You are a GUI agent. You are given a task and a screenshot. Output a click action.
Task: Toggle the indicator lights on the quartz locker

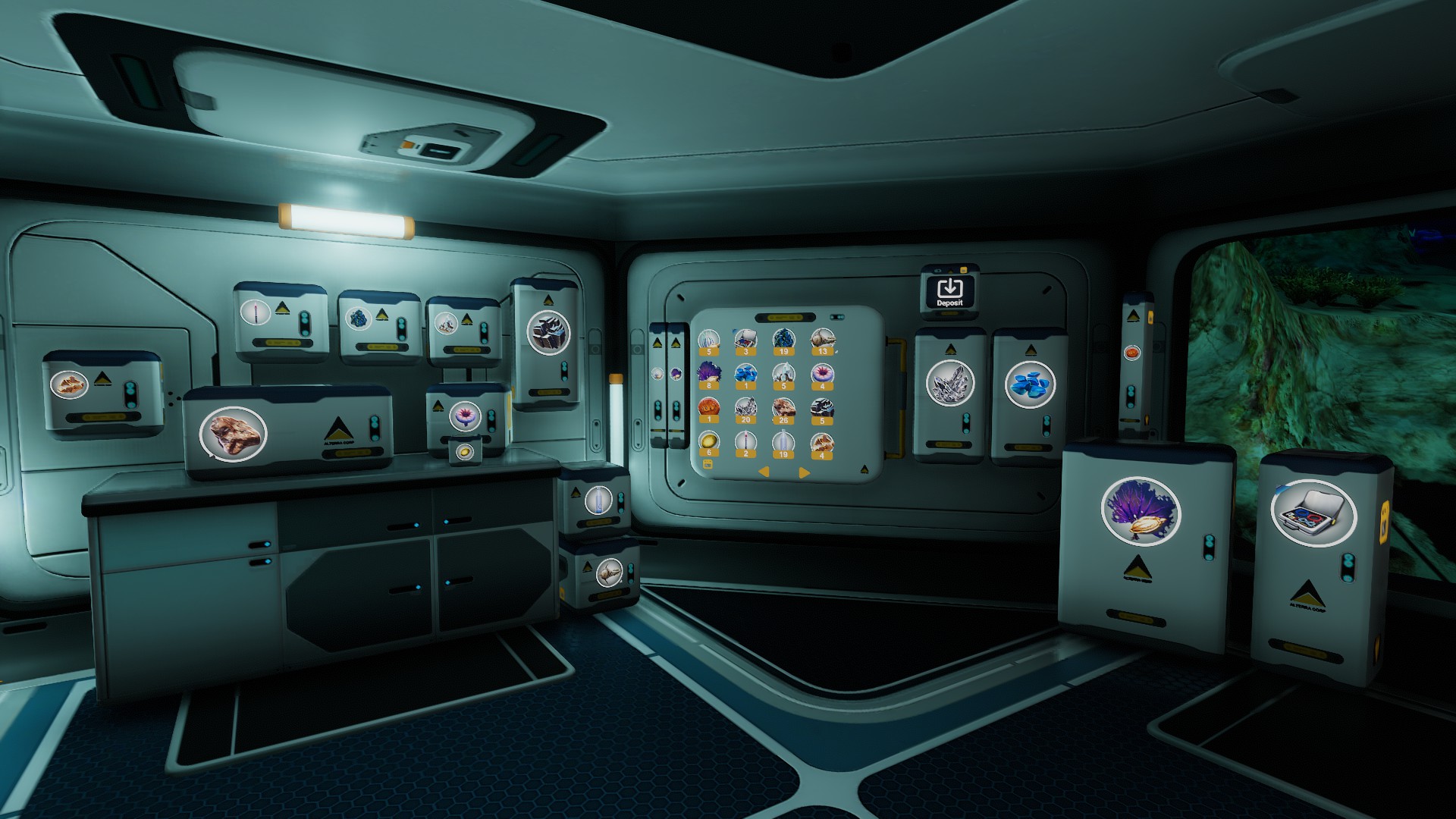(966, 423)
